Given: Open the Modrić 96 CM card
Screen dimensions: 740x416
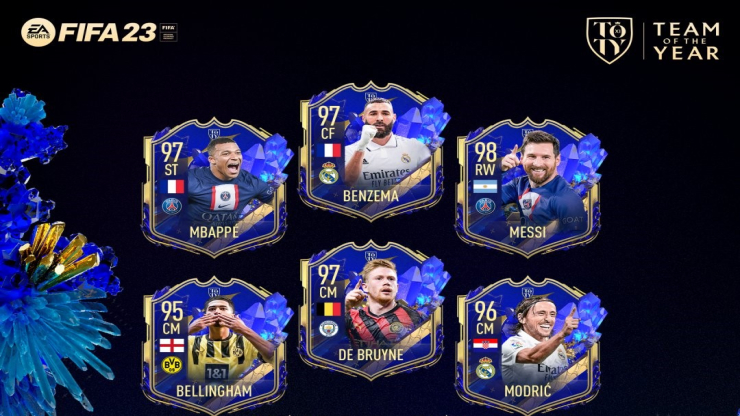Looking at the screenshot, I should coord(528,345).
